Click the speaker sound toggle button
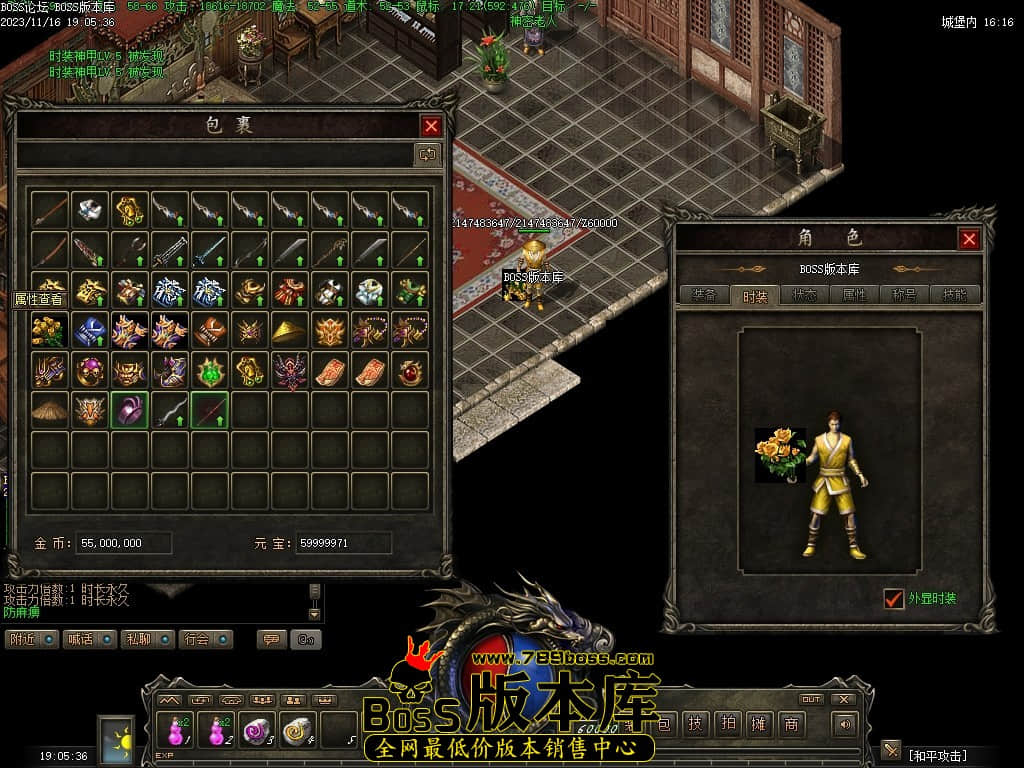Viewport: 1024px width, 768px height. click(x=846, y=724)
